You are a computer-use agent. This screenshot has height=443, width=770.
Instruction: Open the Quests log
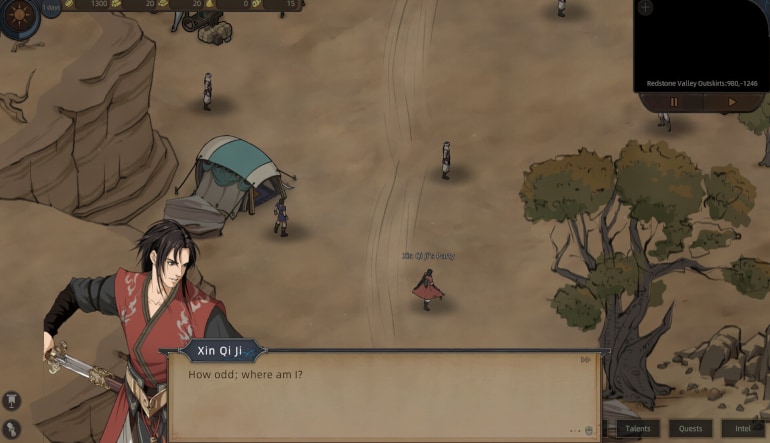pos(691,428)
